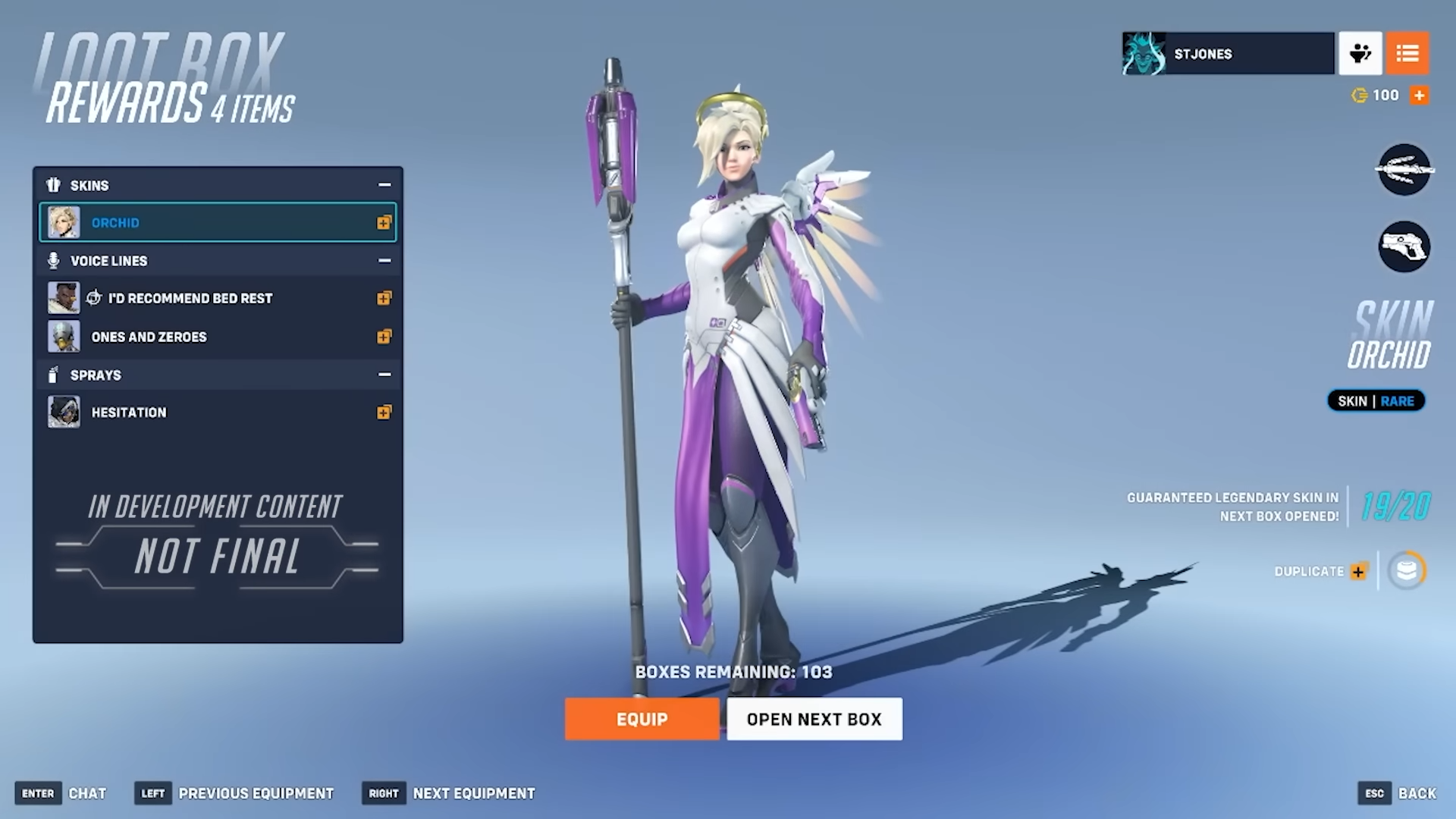The width and height of the screenshot is (1456, 819).
Task: Open the social friends panel
Action: 1360,53
